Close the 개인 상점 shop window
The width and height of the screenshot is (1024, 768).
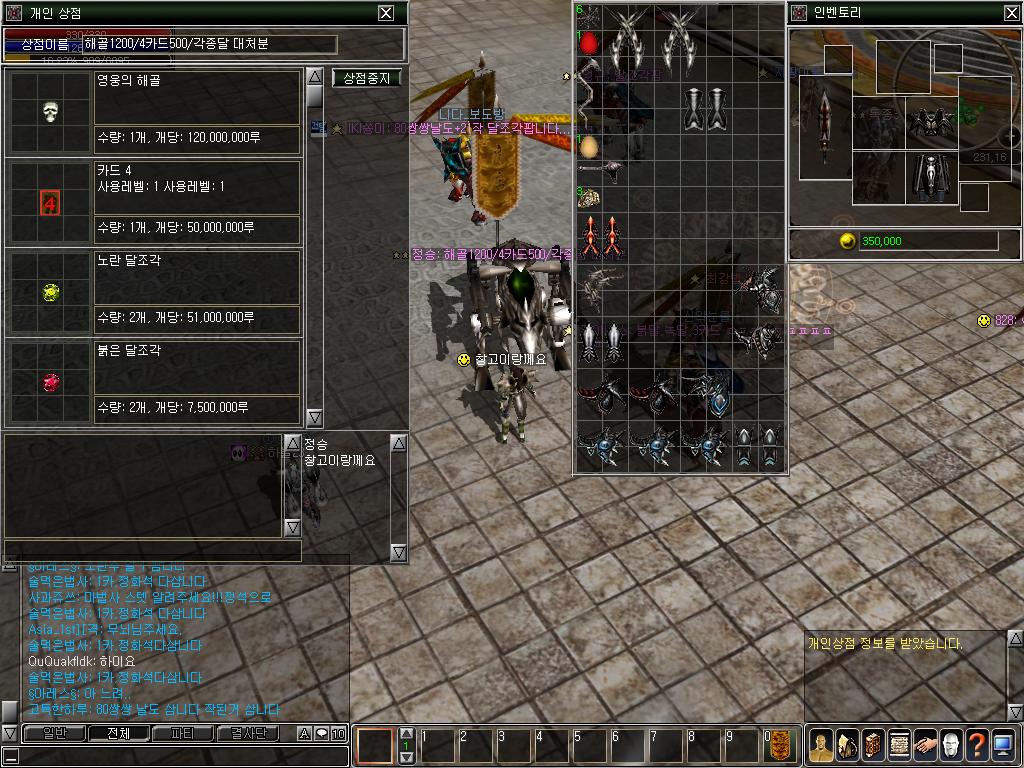click(386, 13)
